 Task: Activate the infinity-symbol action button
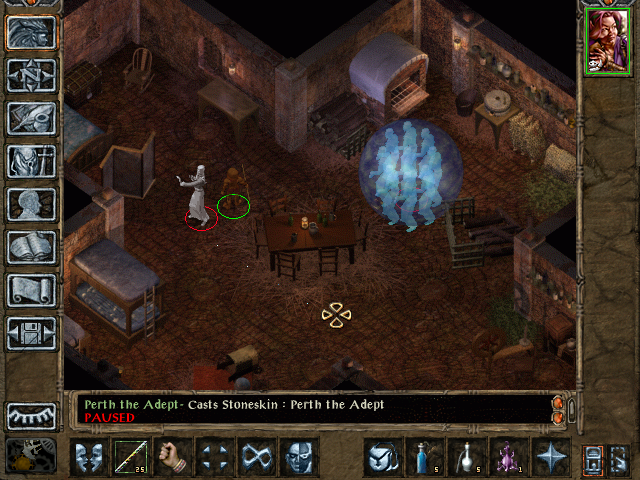[x=257, y=457]
